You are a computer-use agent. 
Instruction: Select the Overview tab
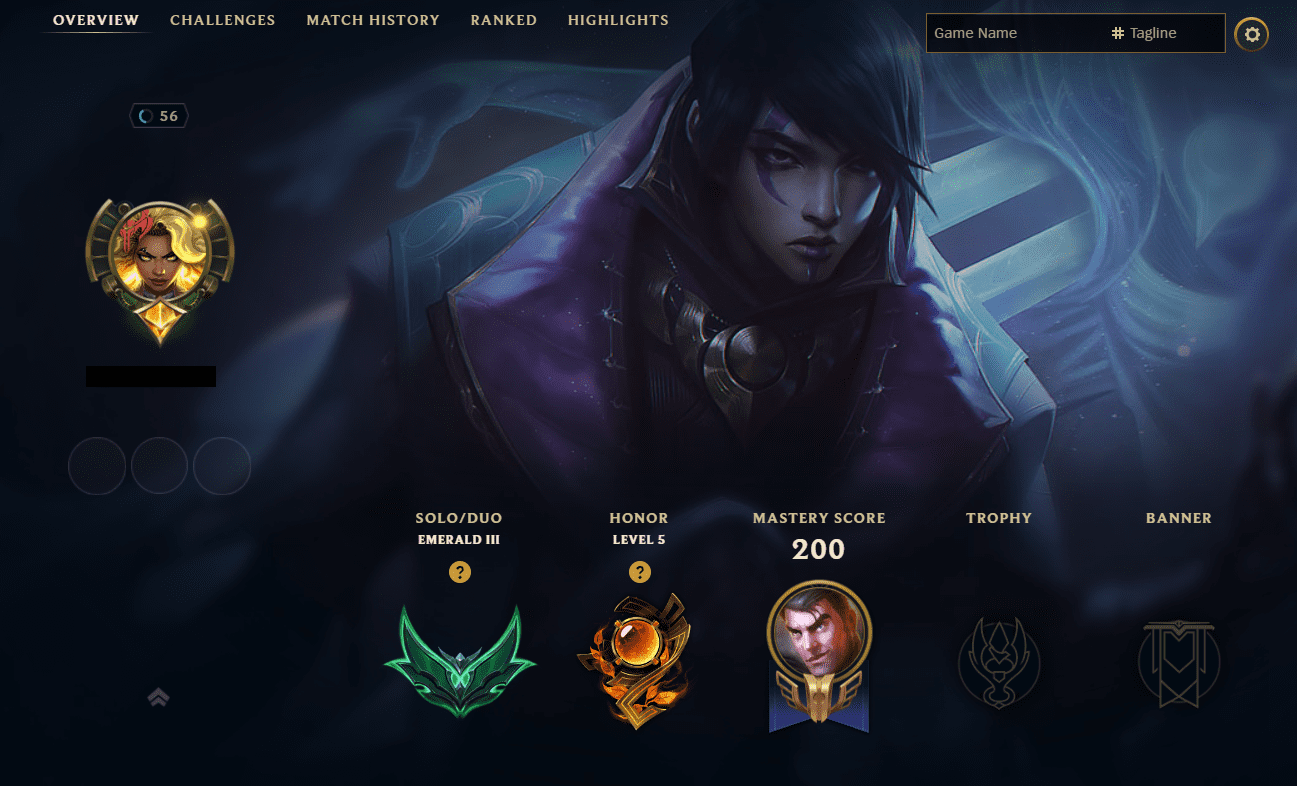coord(95,20)
